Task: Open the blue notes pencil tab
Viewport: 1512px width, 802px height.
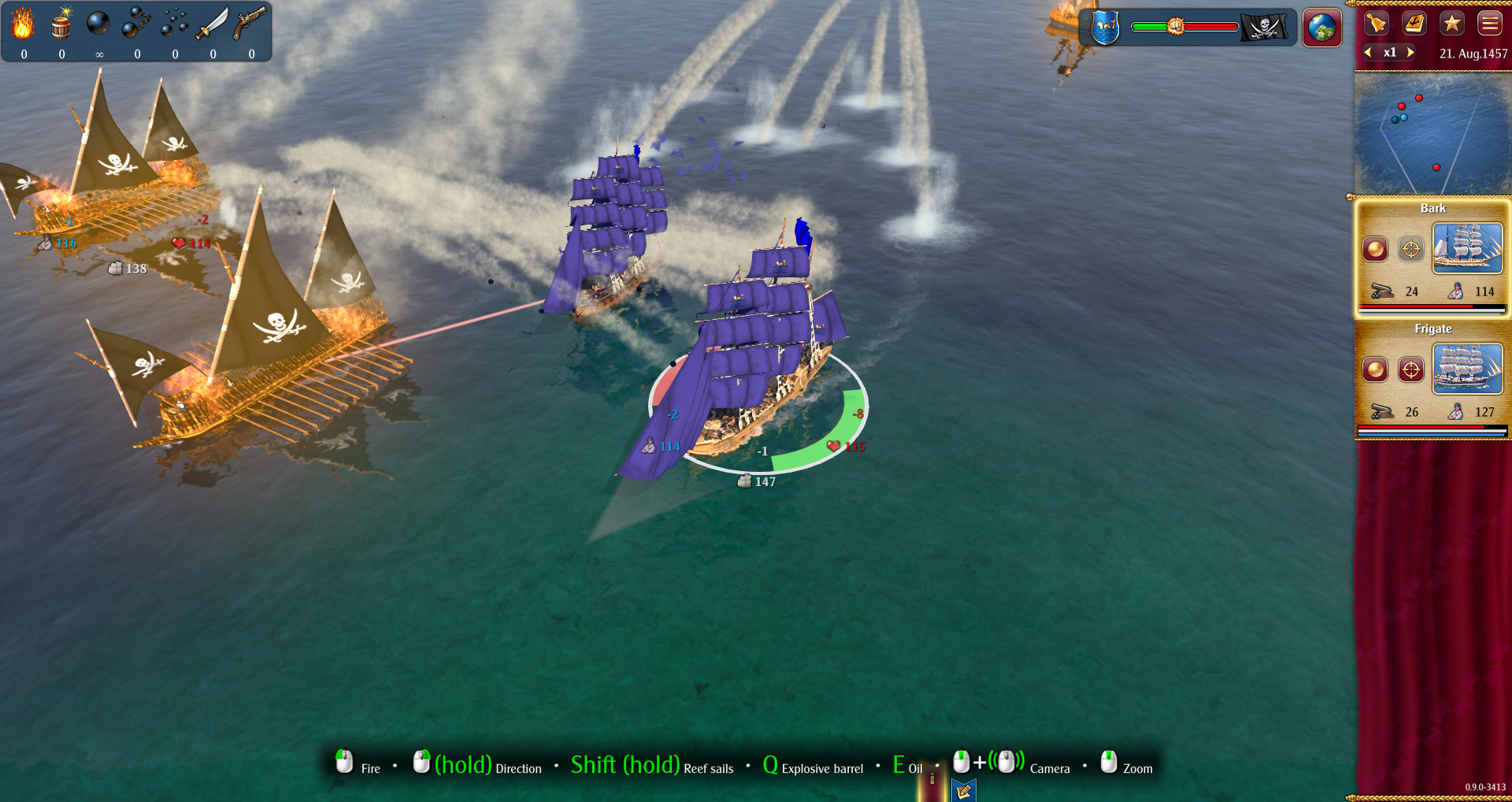Action: click(x=963, y=790)
